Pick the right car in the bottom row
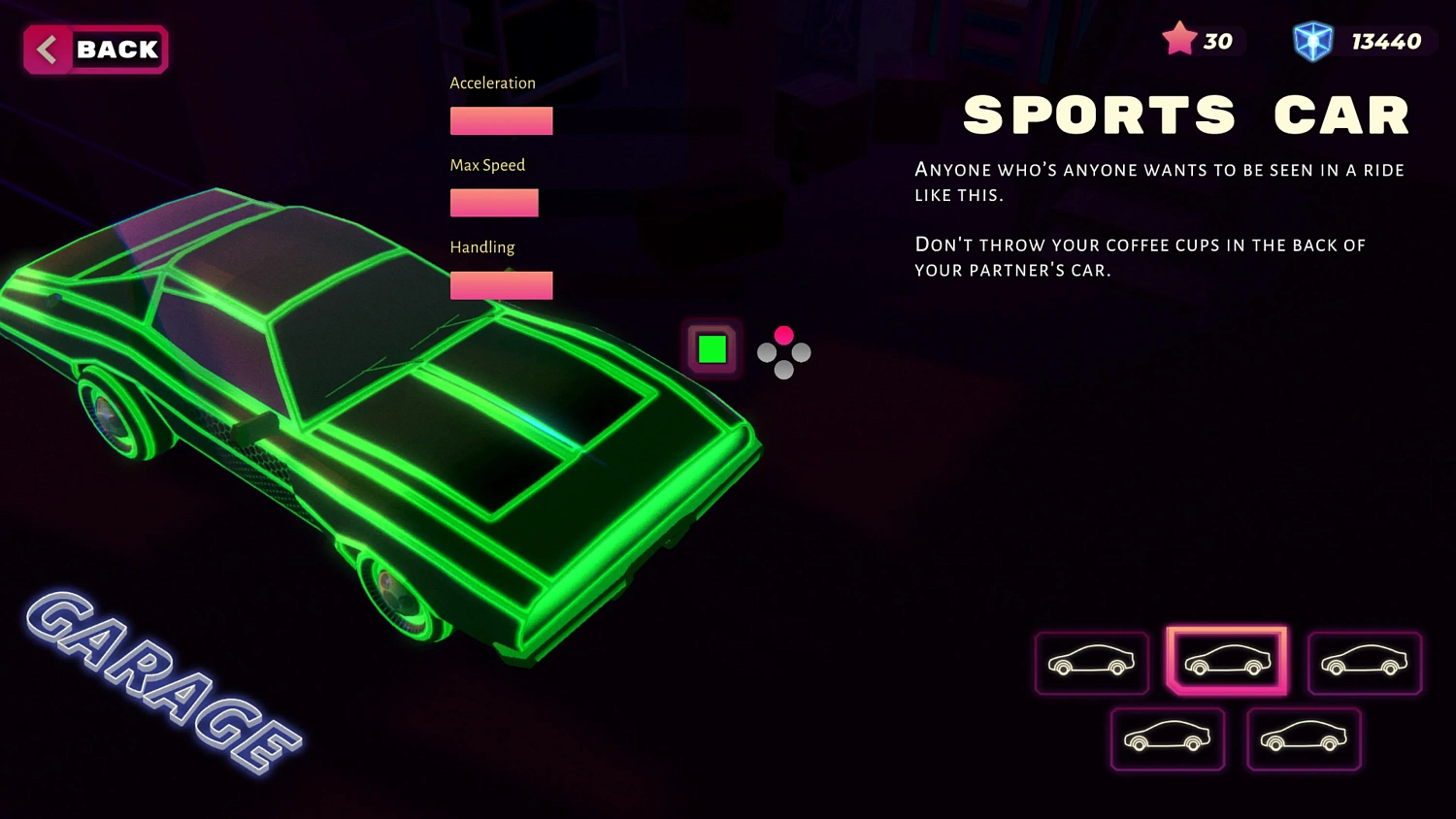Viewport: 1456px width, 819px height. click(x=1304, y=738)
